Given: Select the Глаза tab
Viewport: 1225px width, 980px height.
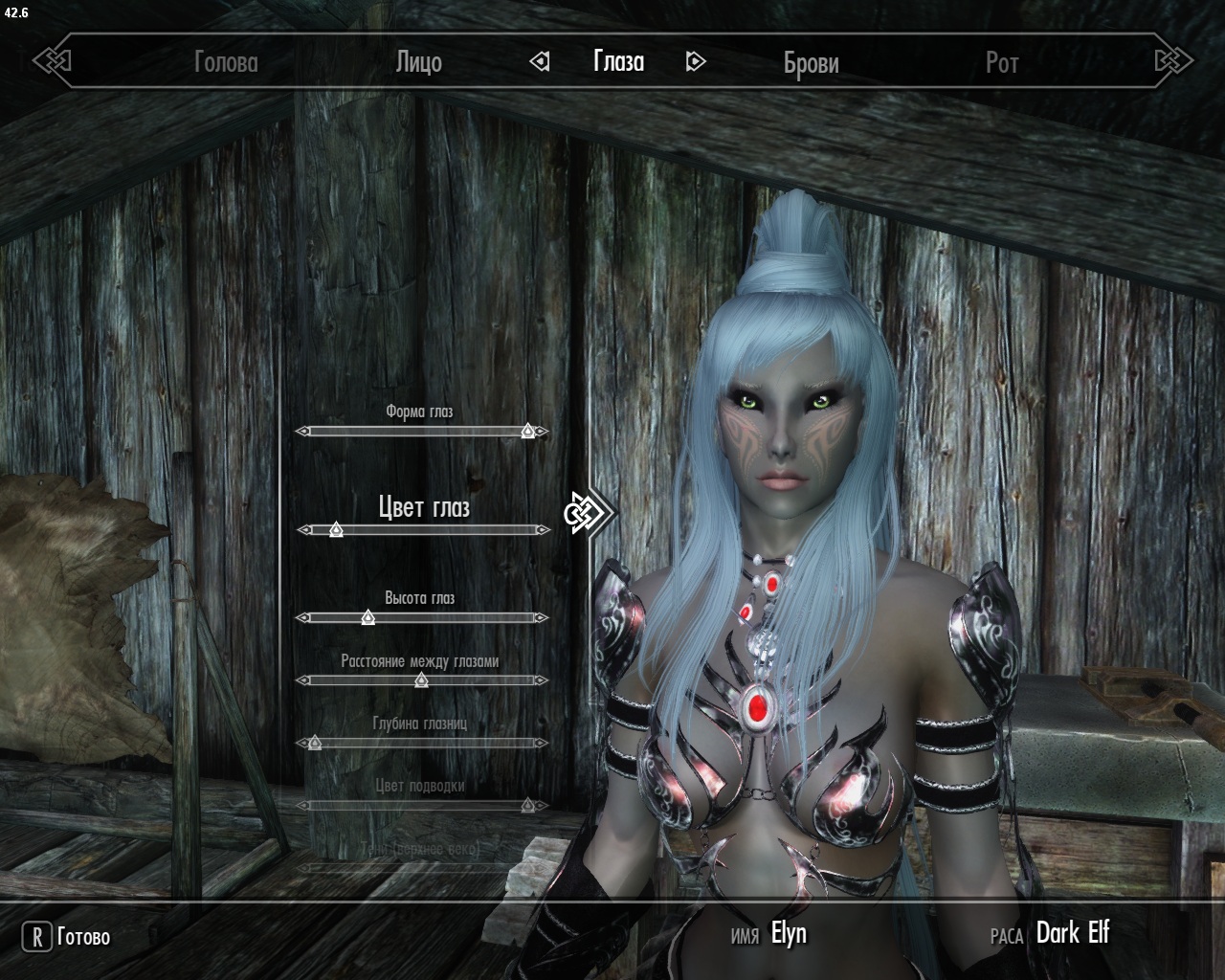Looking at the screenshot, I should point(618,62).
